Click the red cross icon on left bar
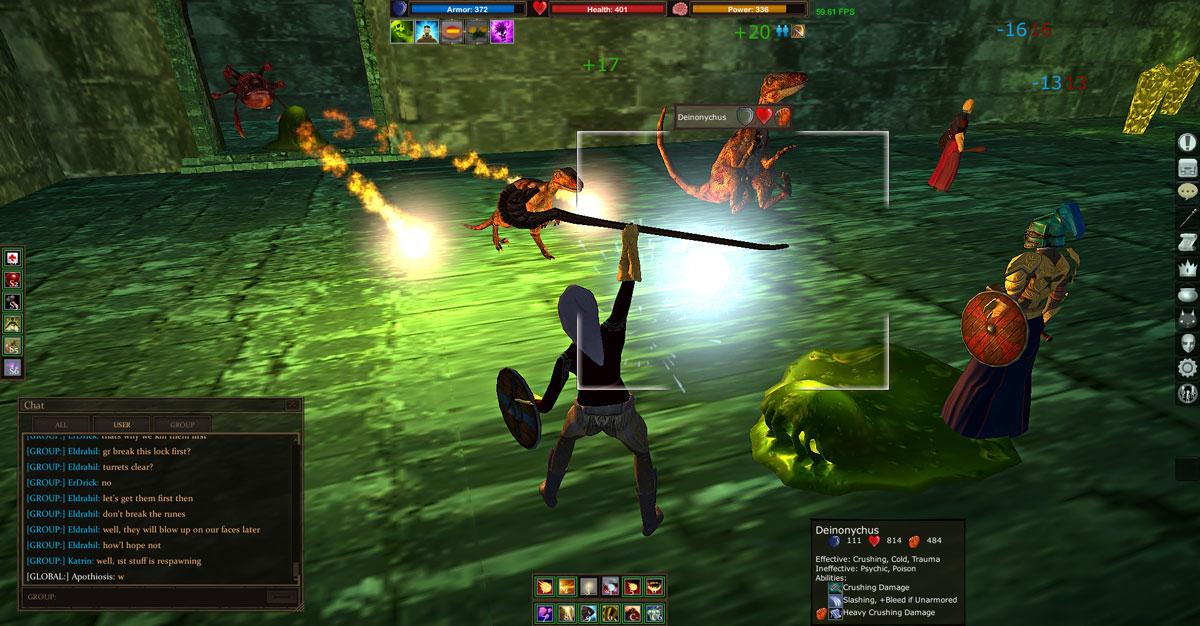Screen dimensions: 1200x626 coord(13,259)
